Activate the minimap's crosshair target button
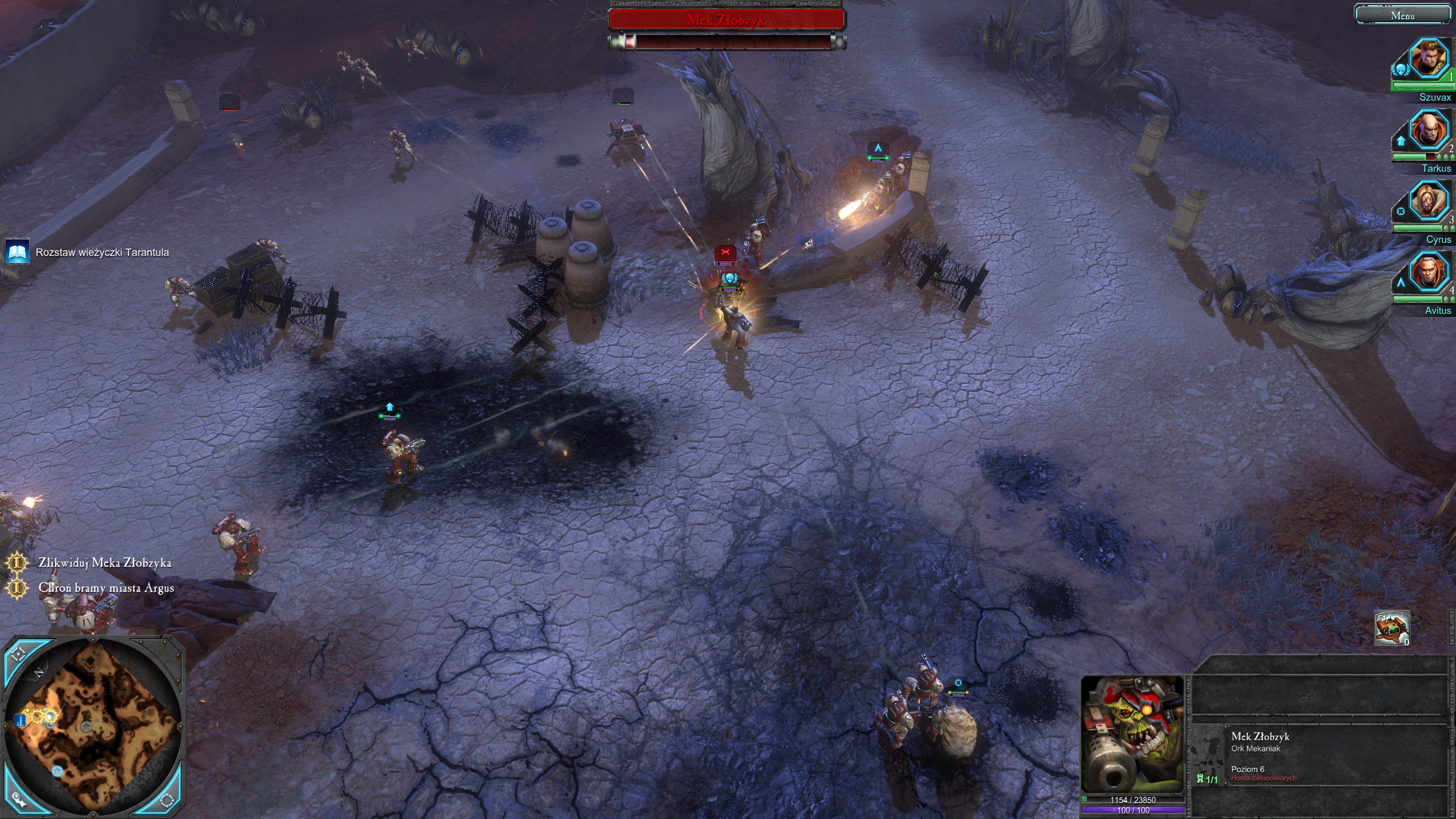The width and height of the screenshot is (1456, 819). 19,655
